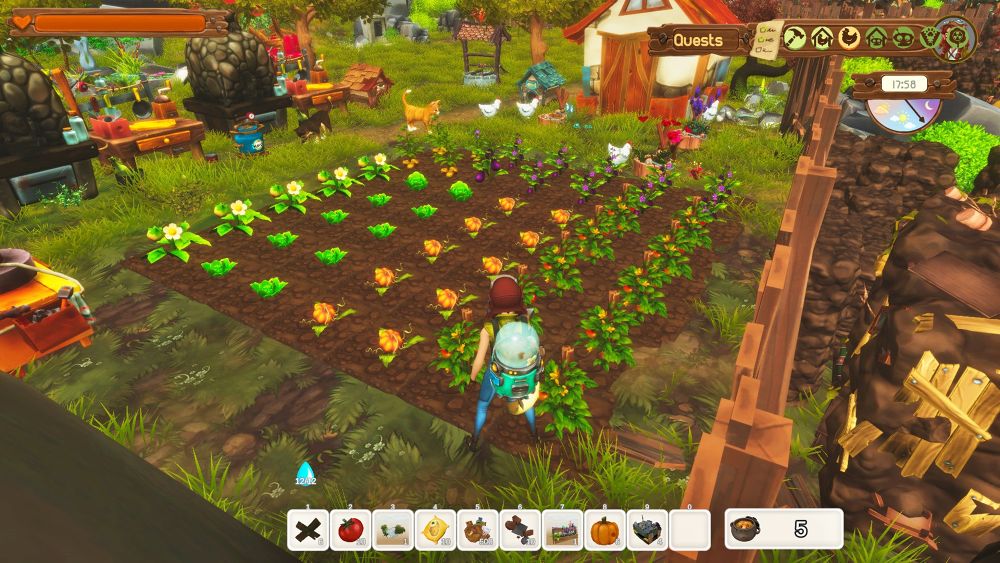The image size is (1000, 563).
Task: Select the crossed tool hotbar slot
Action: 308,530
